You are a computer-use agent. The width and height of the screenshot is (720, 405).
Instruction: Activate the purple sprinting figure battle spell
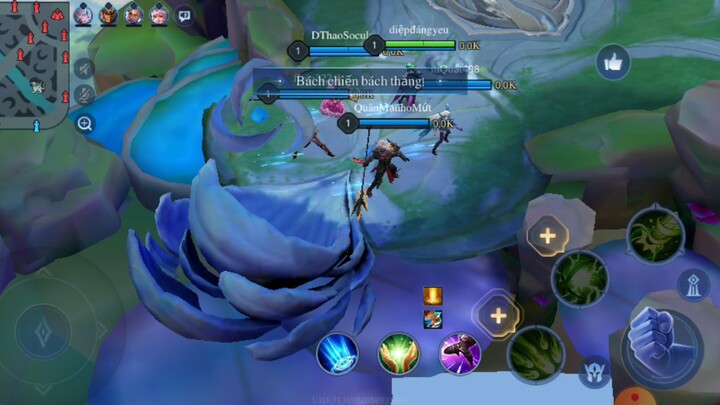tap(459, 353)
